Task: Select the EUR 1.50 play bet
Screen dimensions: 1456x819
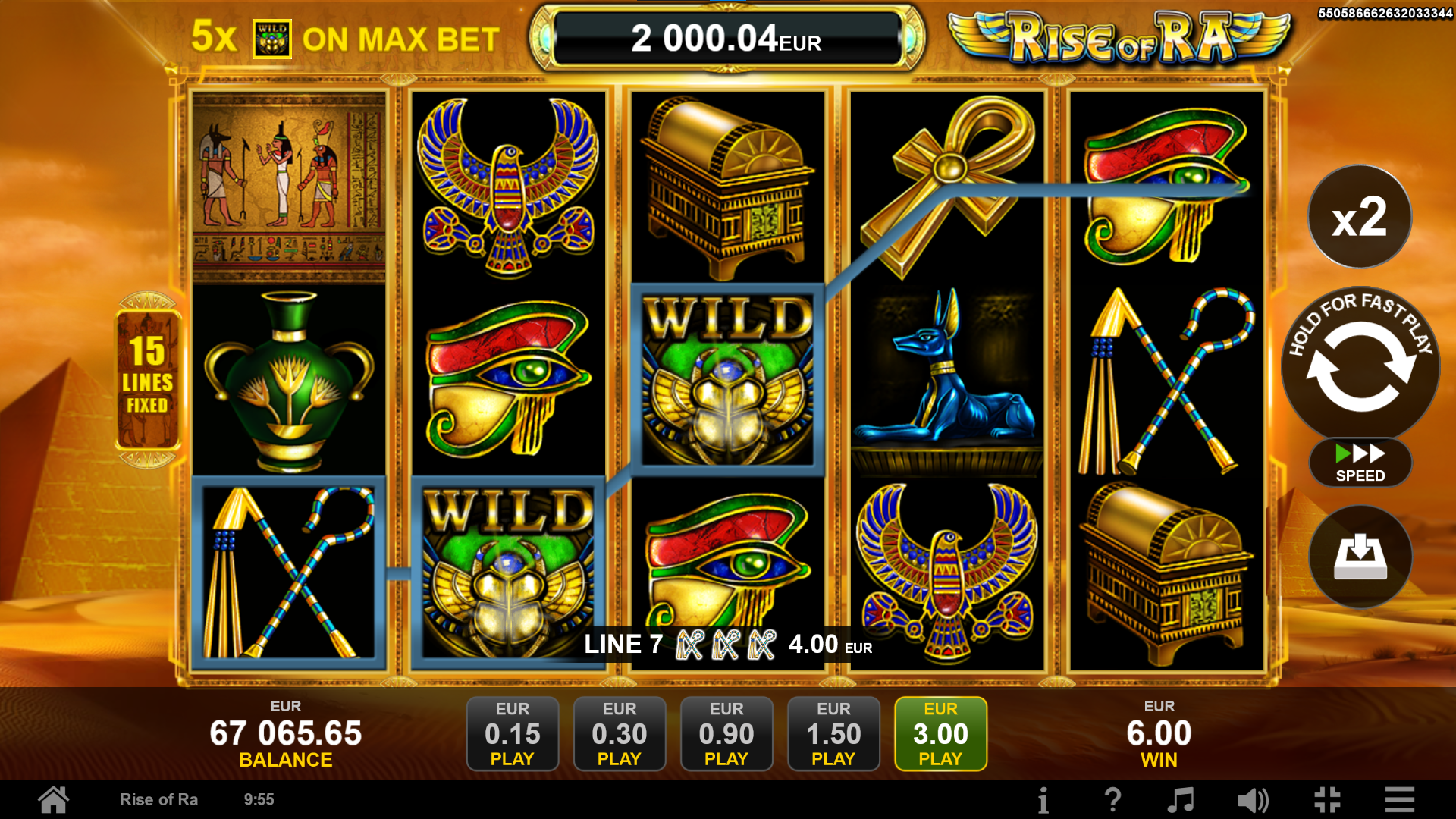Action: [833, 733]
